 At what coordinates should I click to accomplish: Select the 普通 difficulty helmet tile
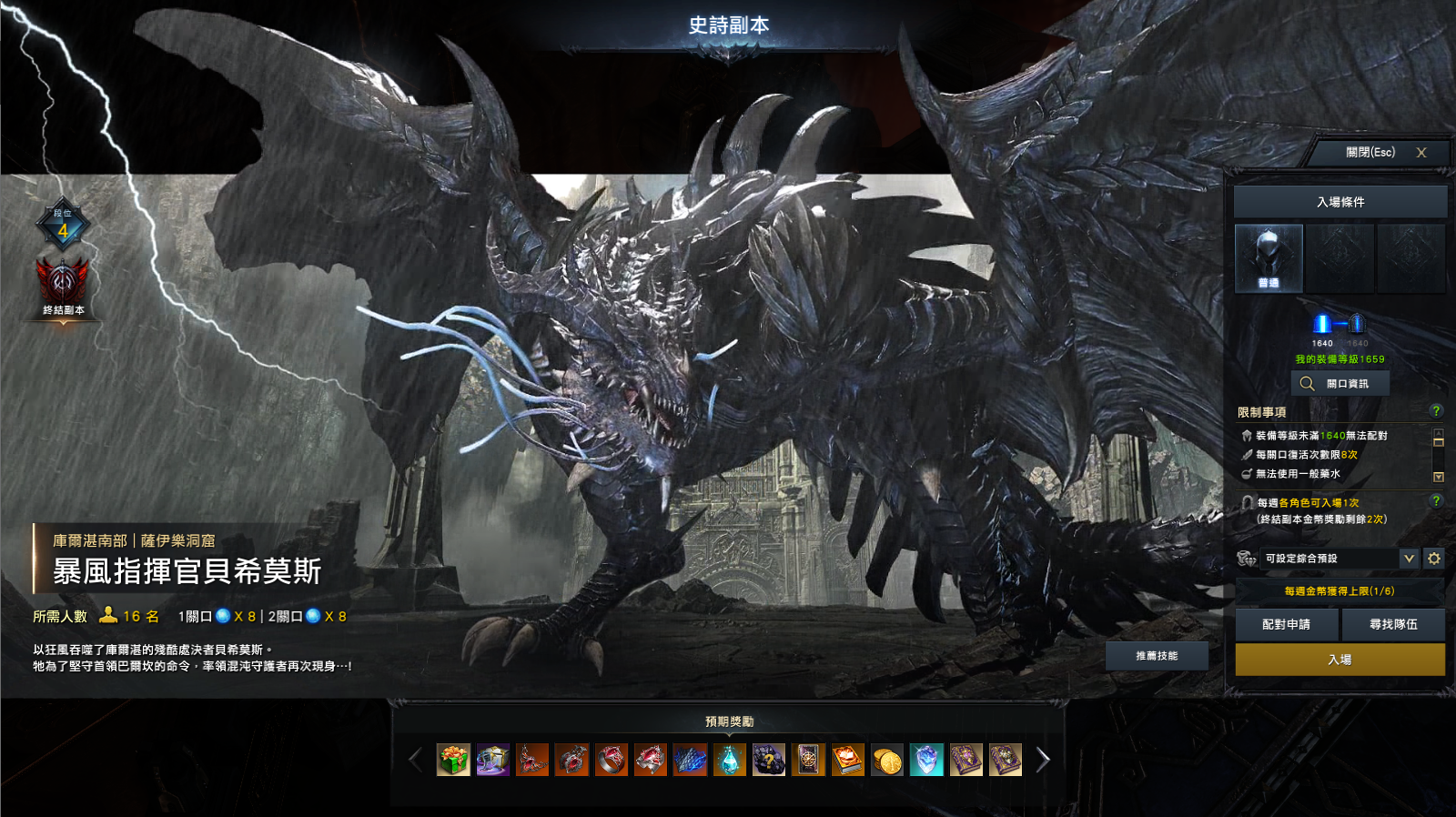coord(1269,259)
